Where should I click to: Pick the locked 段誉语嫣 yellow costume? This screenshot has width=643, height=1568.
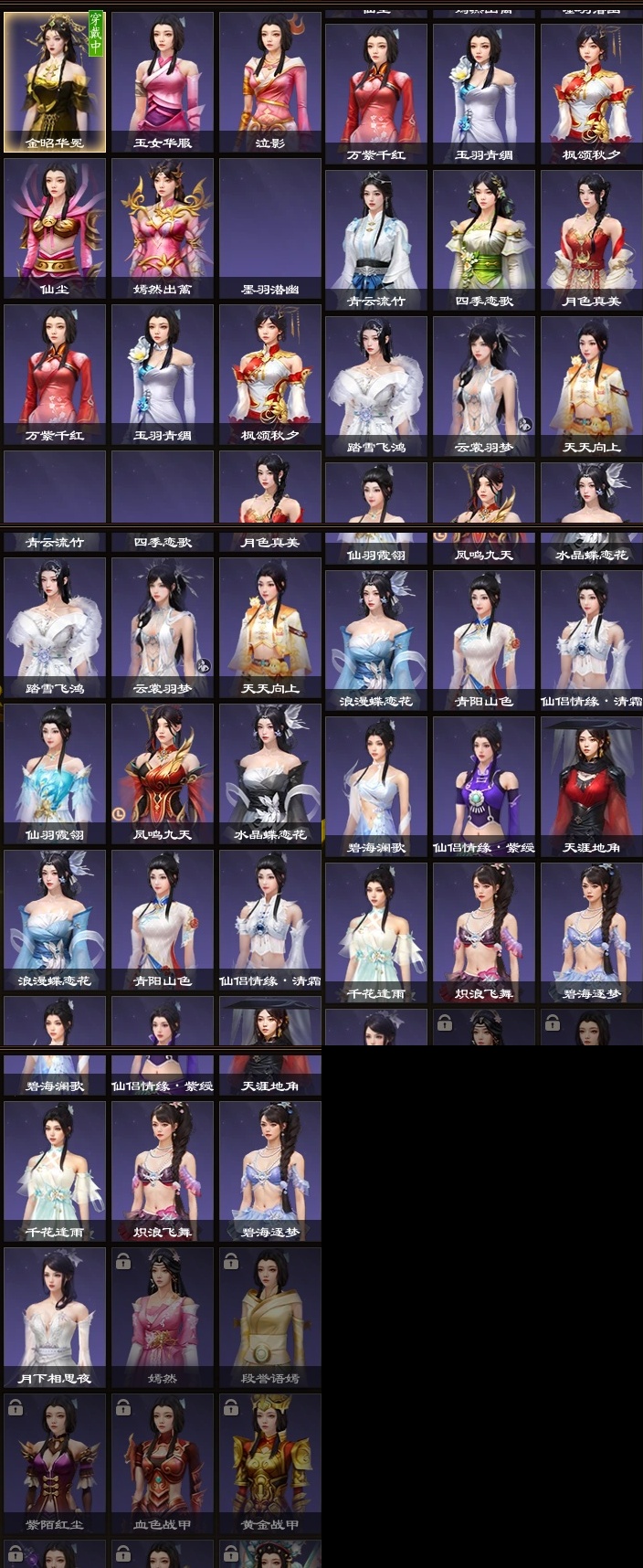[270, 1317]
